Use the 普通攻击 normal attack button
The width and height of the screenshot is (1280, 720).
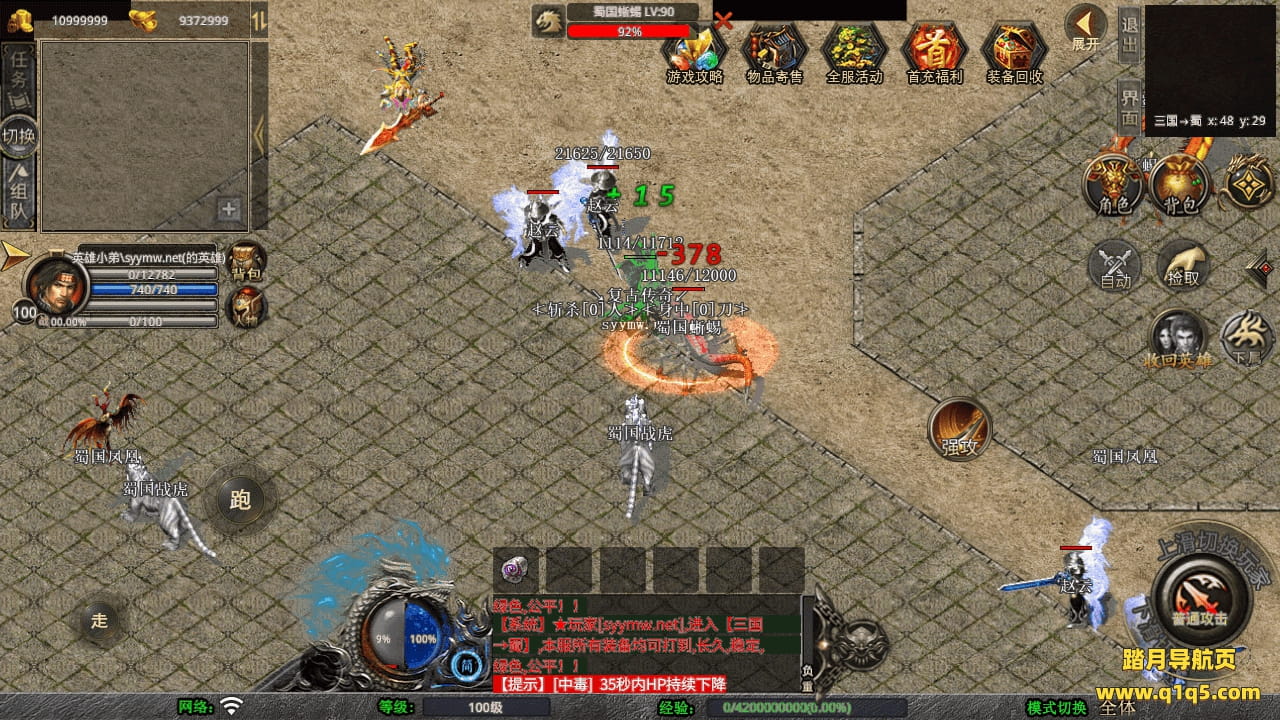click(1200, 598)
